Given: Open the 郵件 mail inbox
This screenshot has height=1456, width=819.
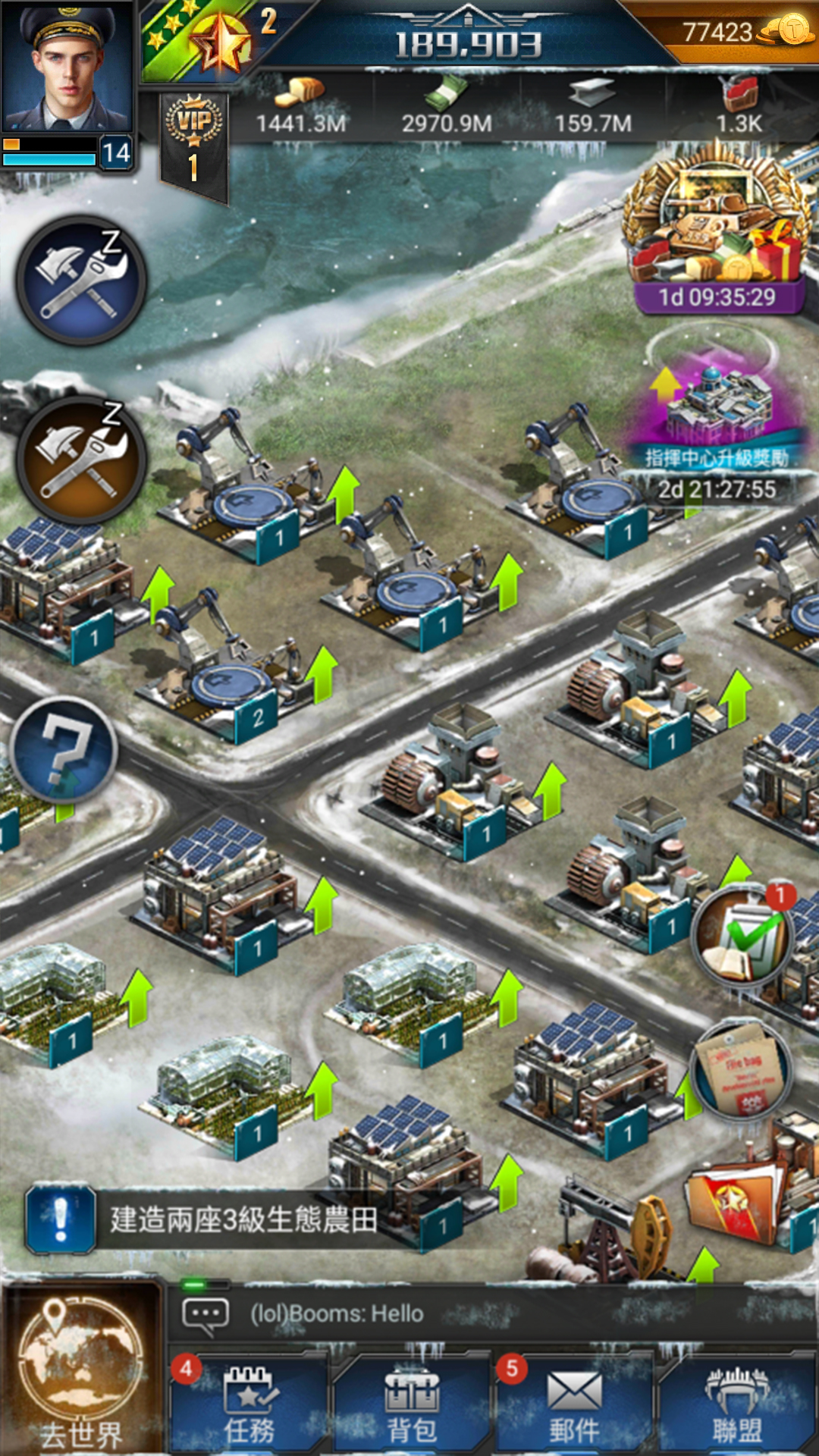Looking at the screenshot, I should (574, 1404).
